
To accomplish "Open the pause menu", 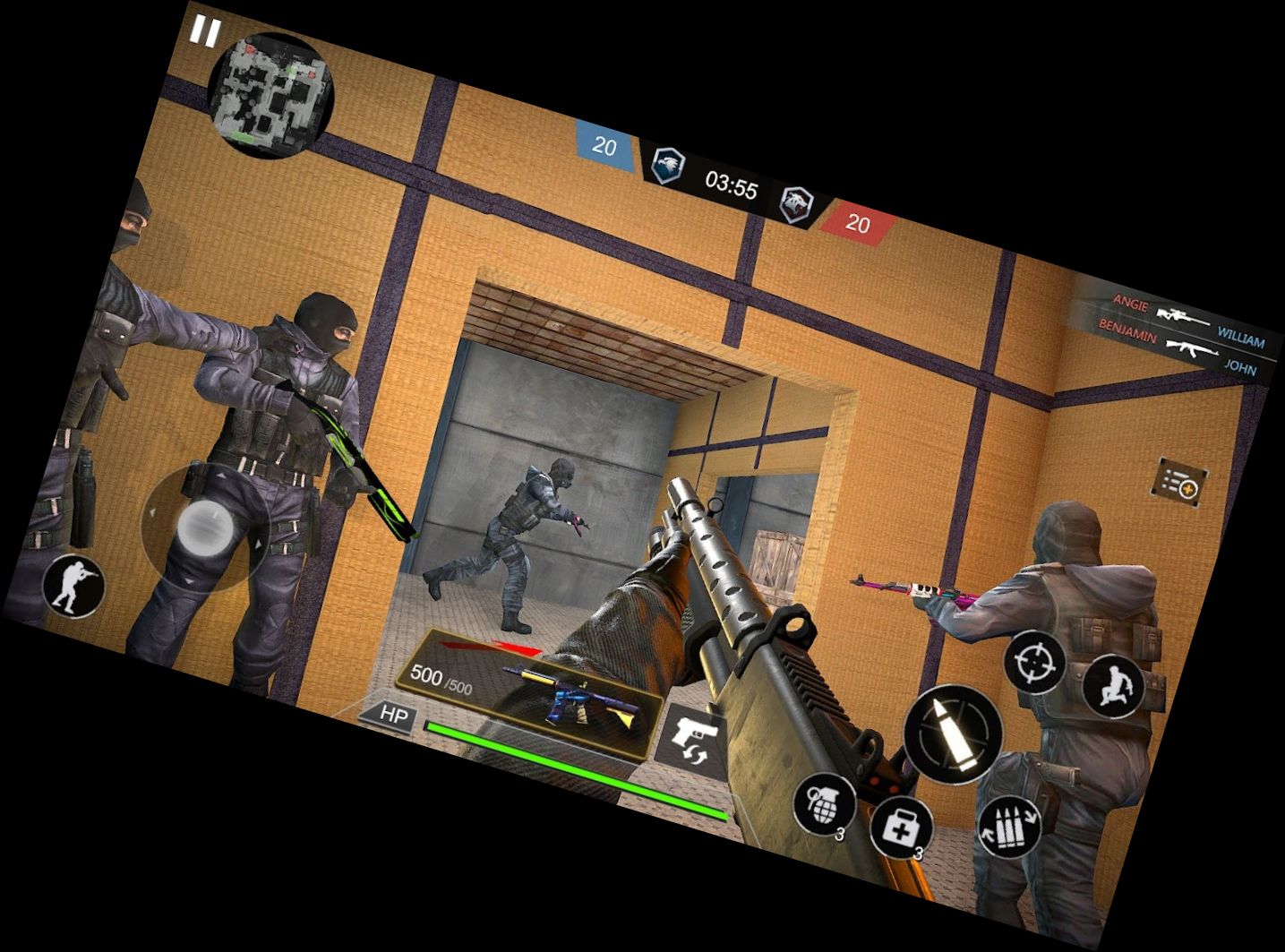I will (x=204, y=30).
